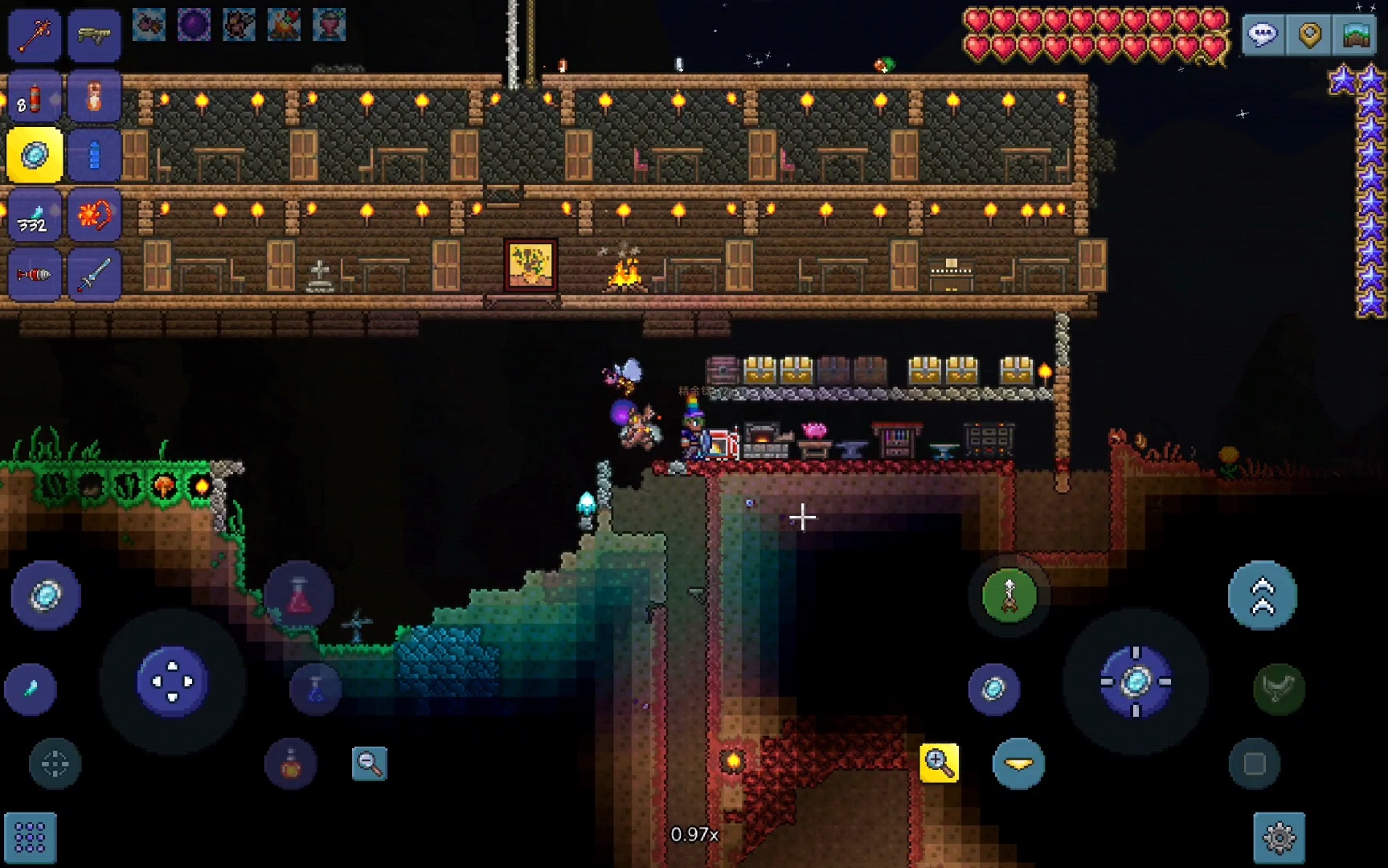Tap the double-chevron jump button
The width and height of the screenshot is (1388, 868).
tap(1262, 596)
